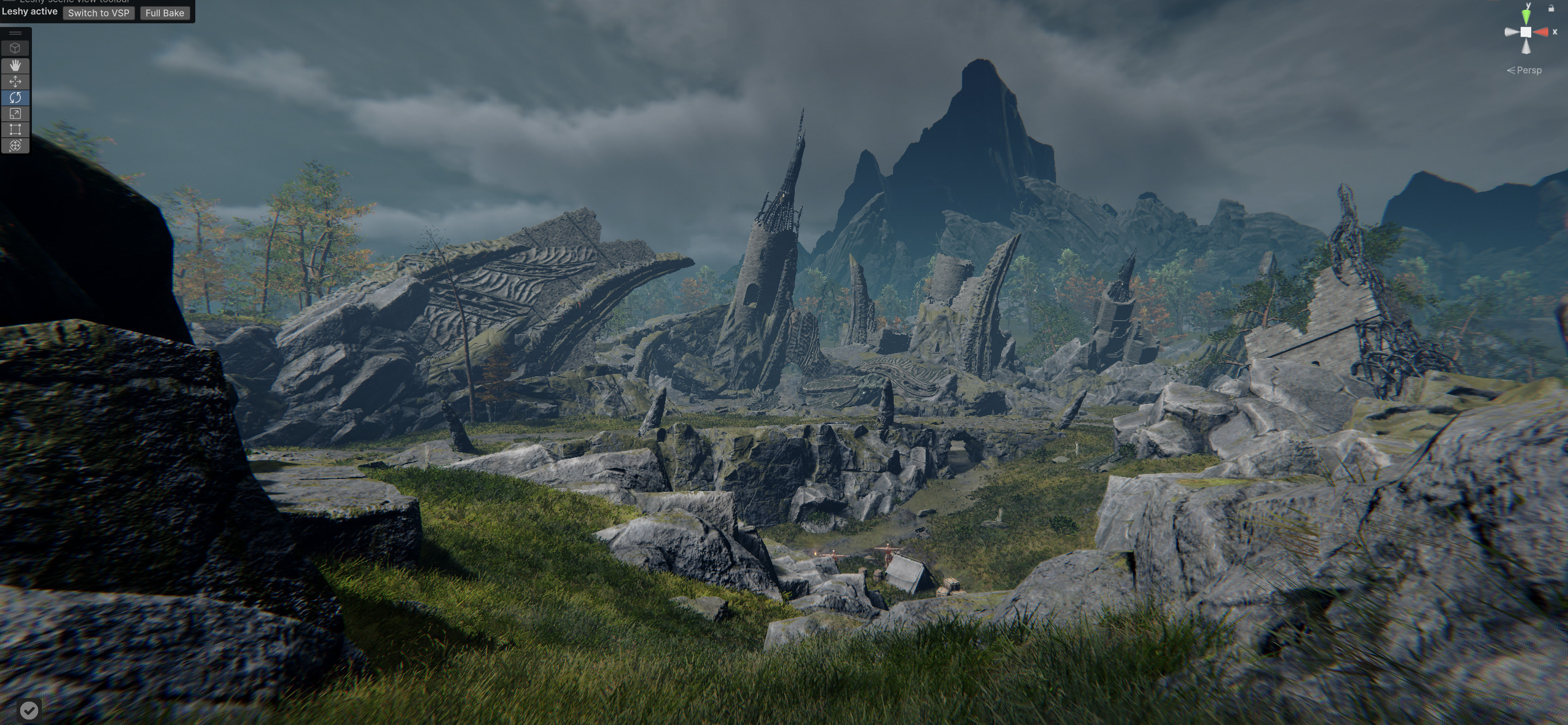Screen dimensions: 1568x725
Task: Click the gizmo's white center cube
Action: coord(1526,32)
